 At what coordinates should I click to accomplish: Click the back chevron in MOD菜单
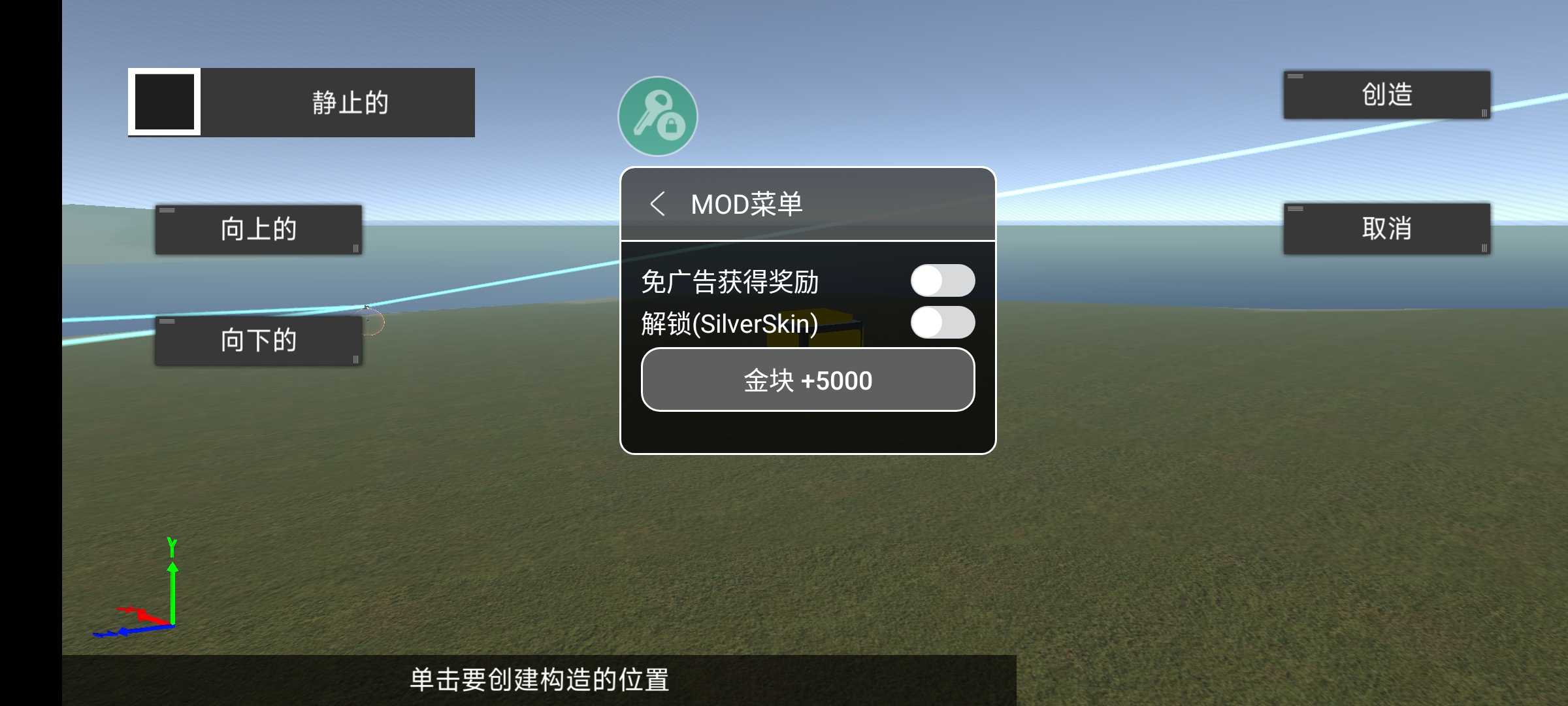pos(657,203)
